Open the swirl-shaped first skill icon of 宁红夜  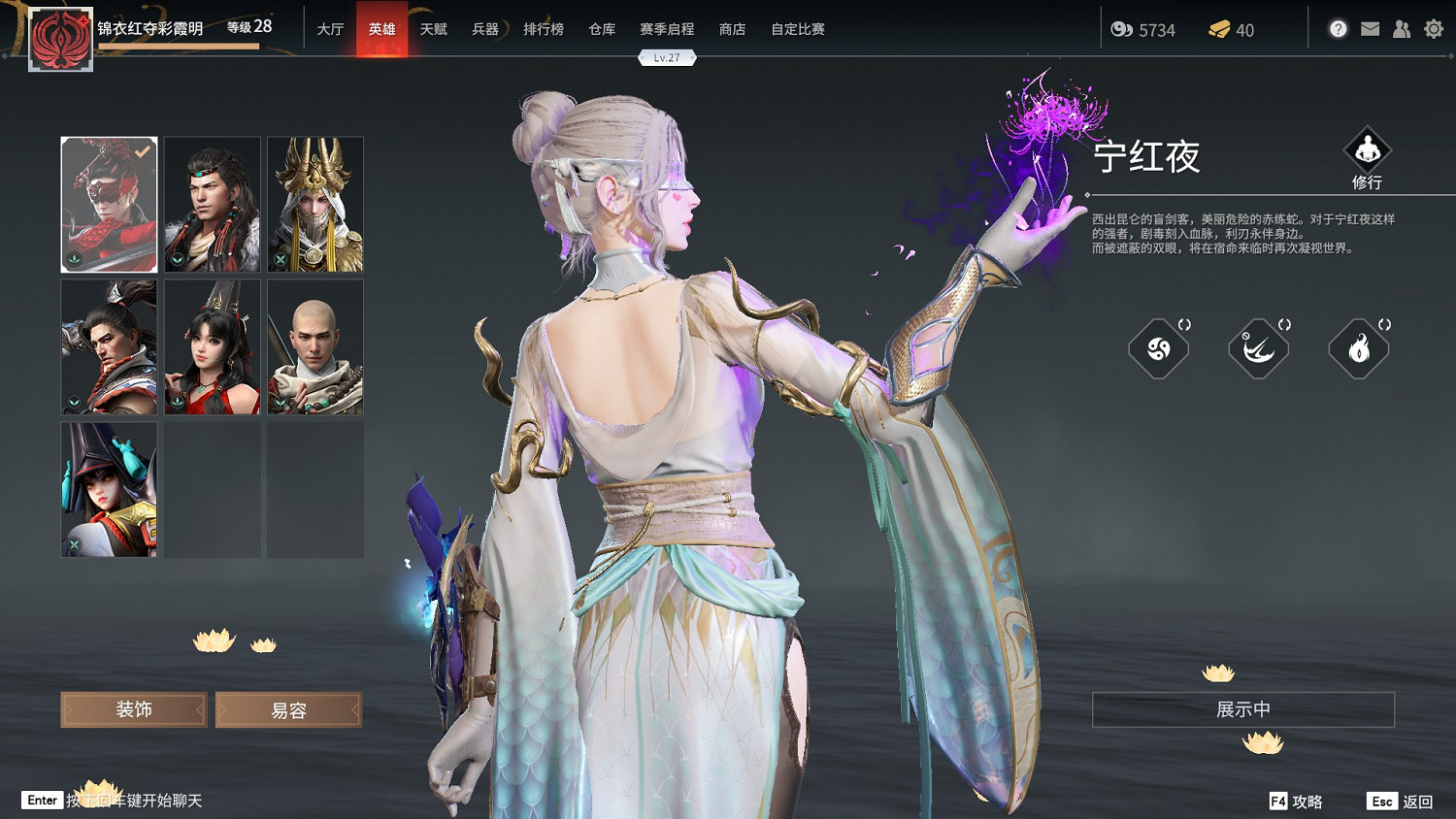point(1160,348)
